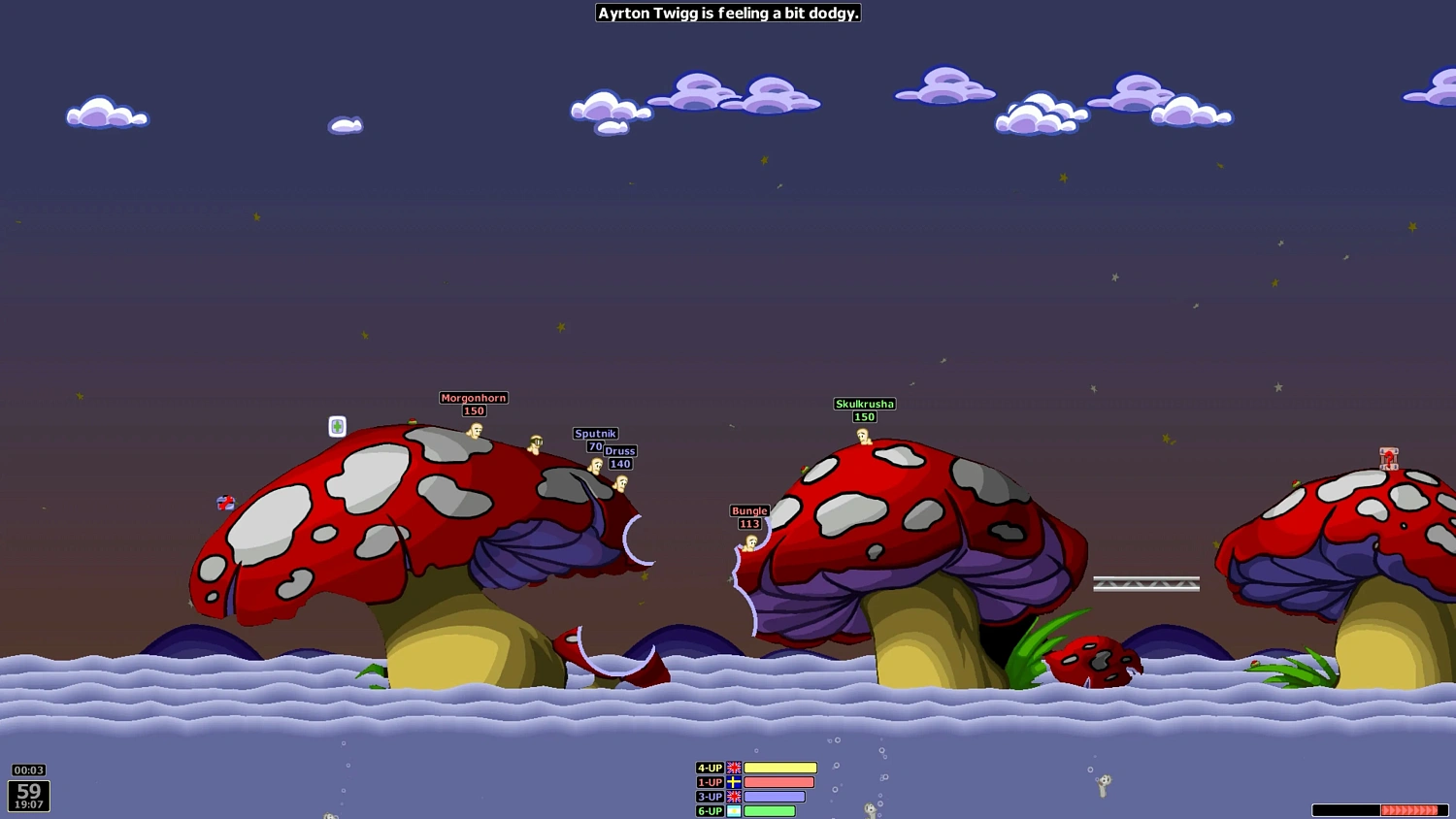Click the Union Jack icon next to 4-UP
Image resolution: width=1456 pixels, height=819 pixels.
734,768
